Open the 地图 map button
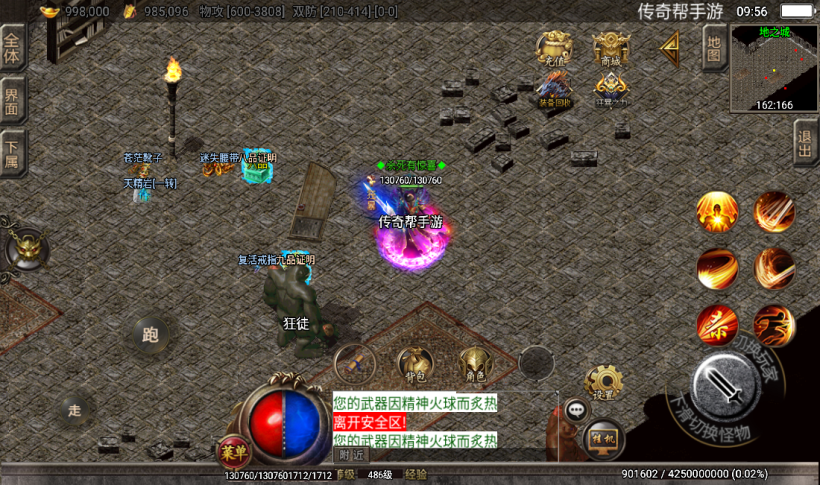Image resolution: width=820 pixels, height=485 pixels. pos(714,47)
